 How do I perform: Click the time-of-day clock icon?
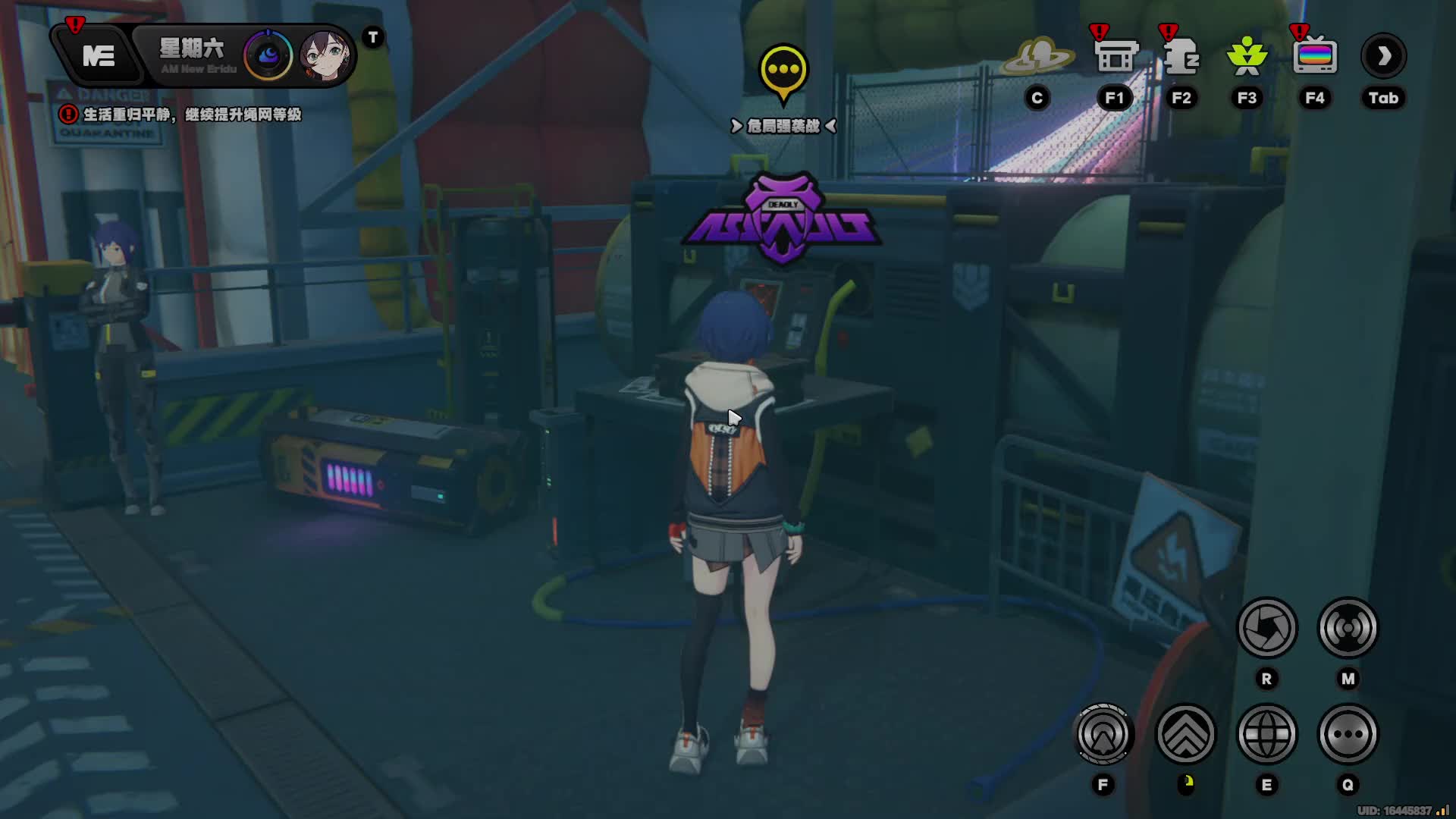pyautogui.click(x=268, y=55)
